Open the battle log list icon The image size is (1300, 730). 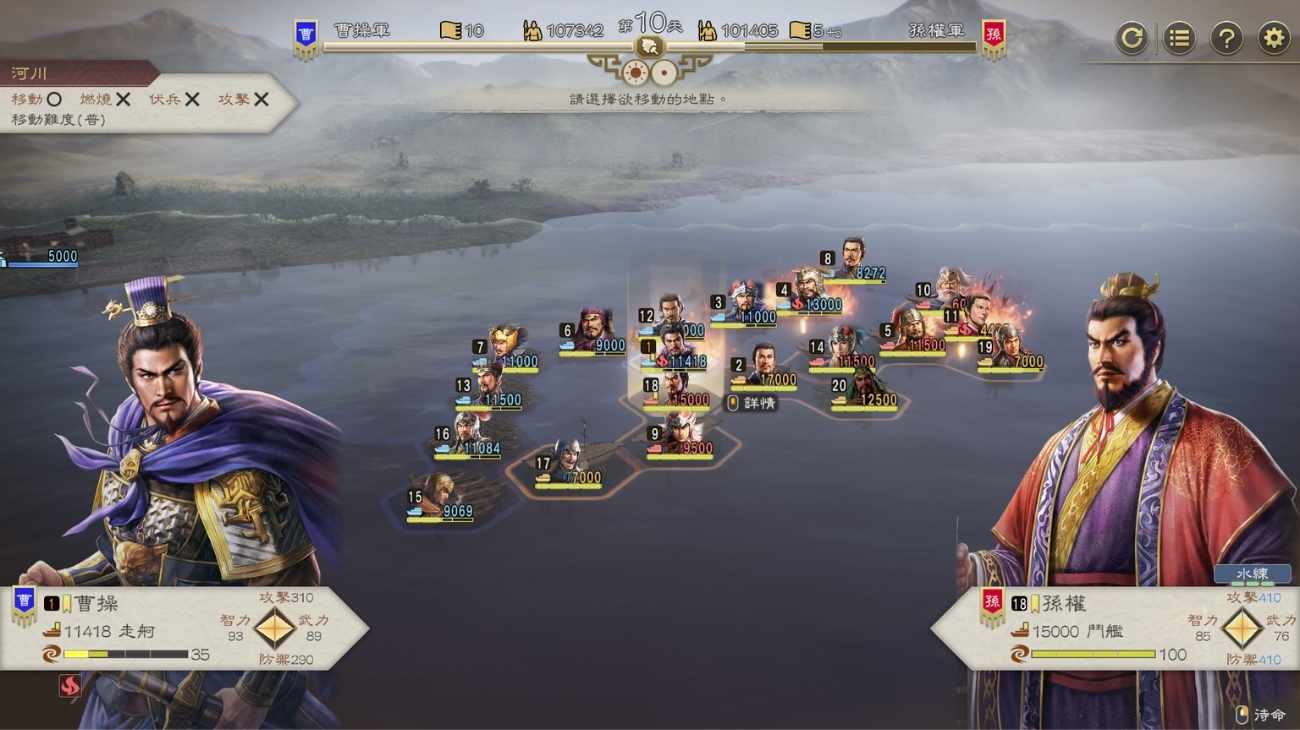point(1179,37)
